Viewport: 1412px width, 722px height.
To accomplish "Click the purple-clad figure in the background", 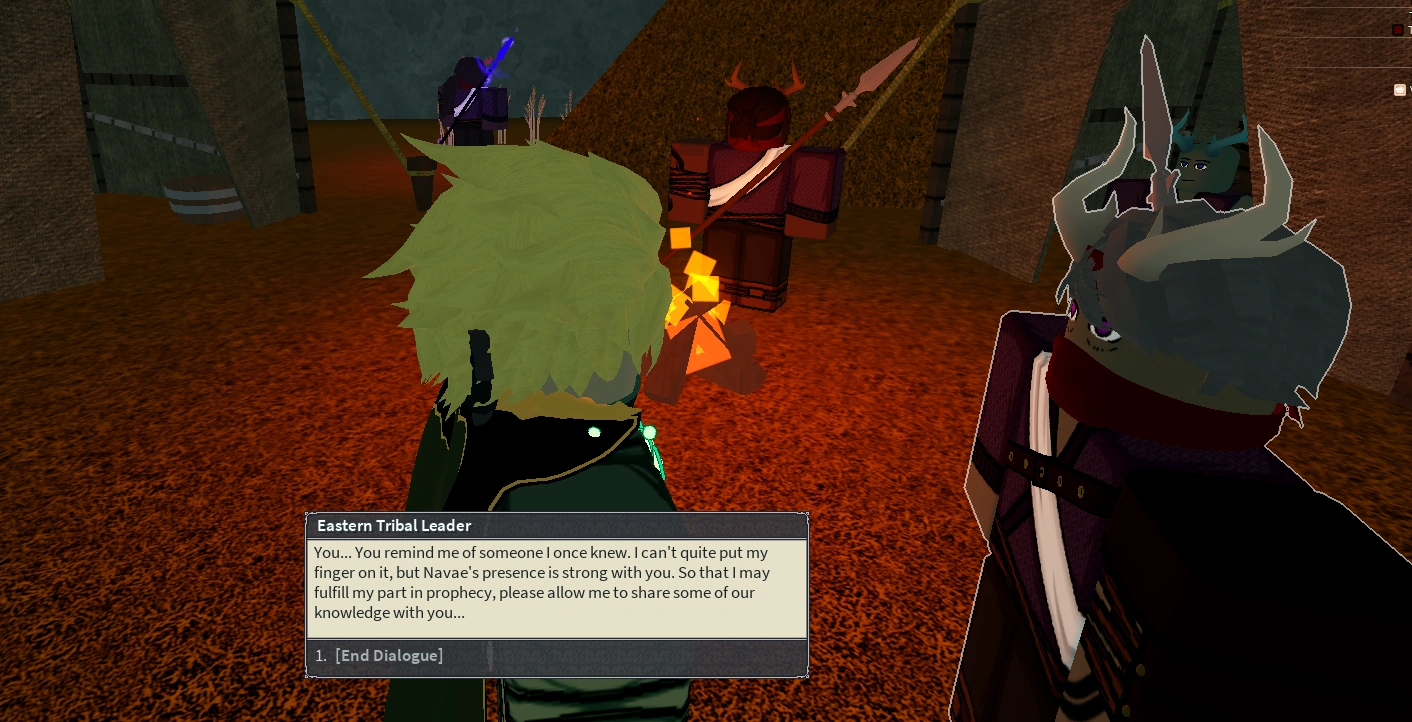I will click(470, 110).
